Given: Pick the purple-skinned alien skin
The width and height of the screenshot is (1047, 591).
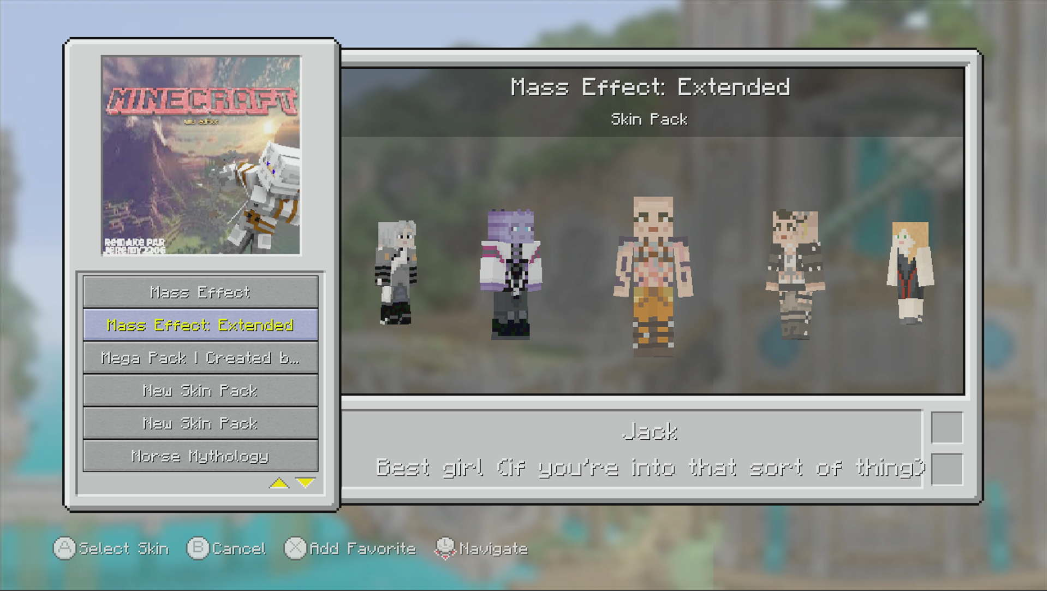Looking at the screenshot, I should pos(510,274).
